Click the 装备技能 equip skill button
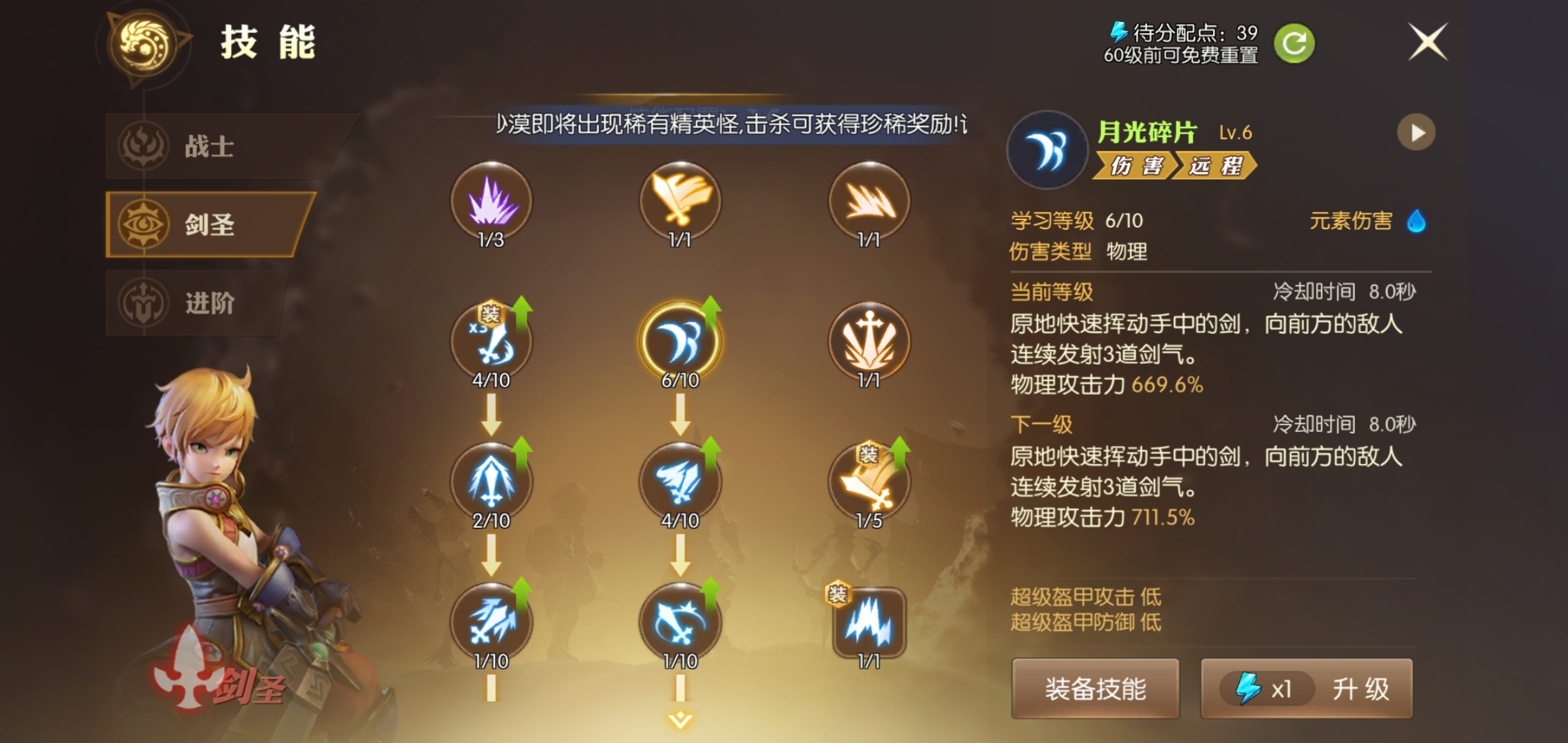Image resolution: width=1568 pixels, height=743 pixels. (1096, 690)
